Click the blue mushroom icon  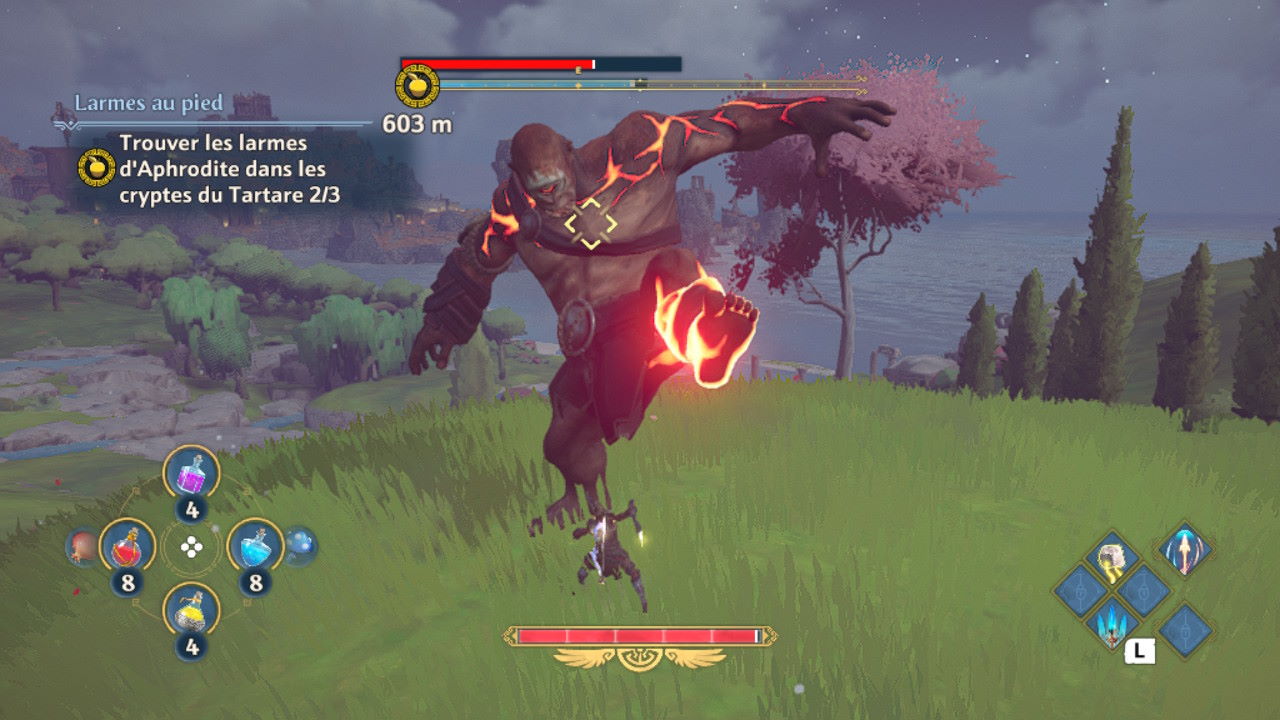pos(299,545)
